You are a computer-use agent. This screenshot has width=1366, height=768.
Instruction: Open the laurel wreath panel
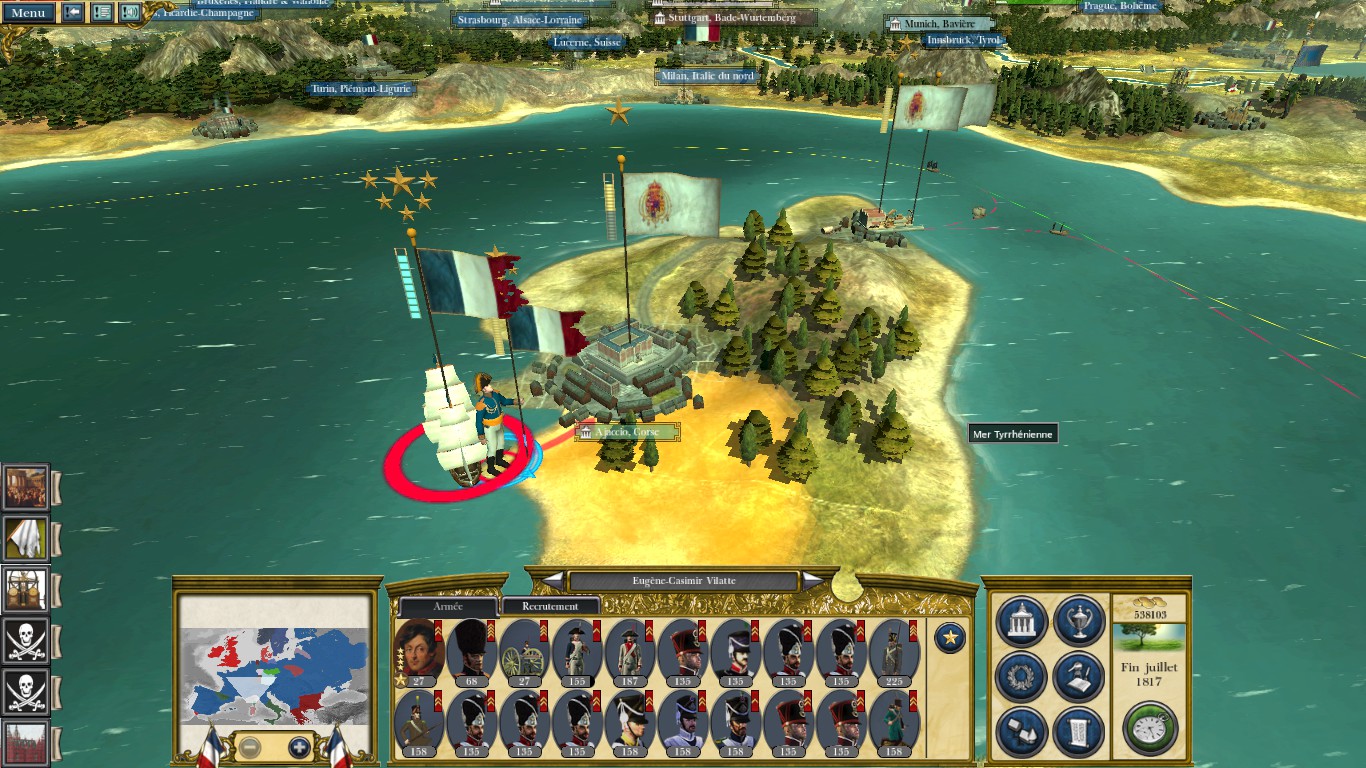click(1022, 677)
